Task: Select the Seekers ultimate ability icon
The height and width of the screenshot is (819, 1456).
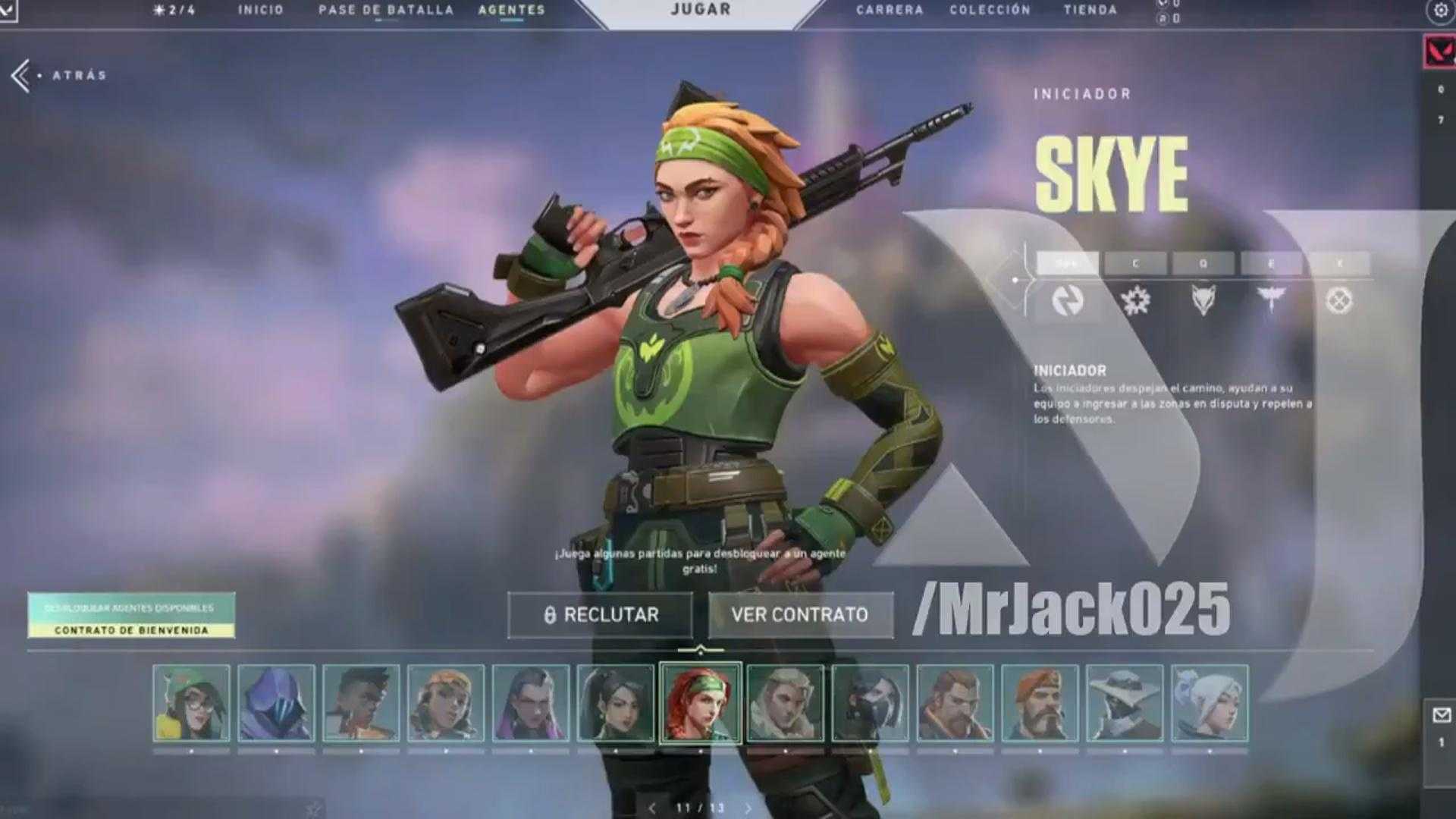Action: 1340,300
